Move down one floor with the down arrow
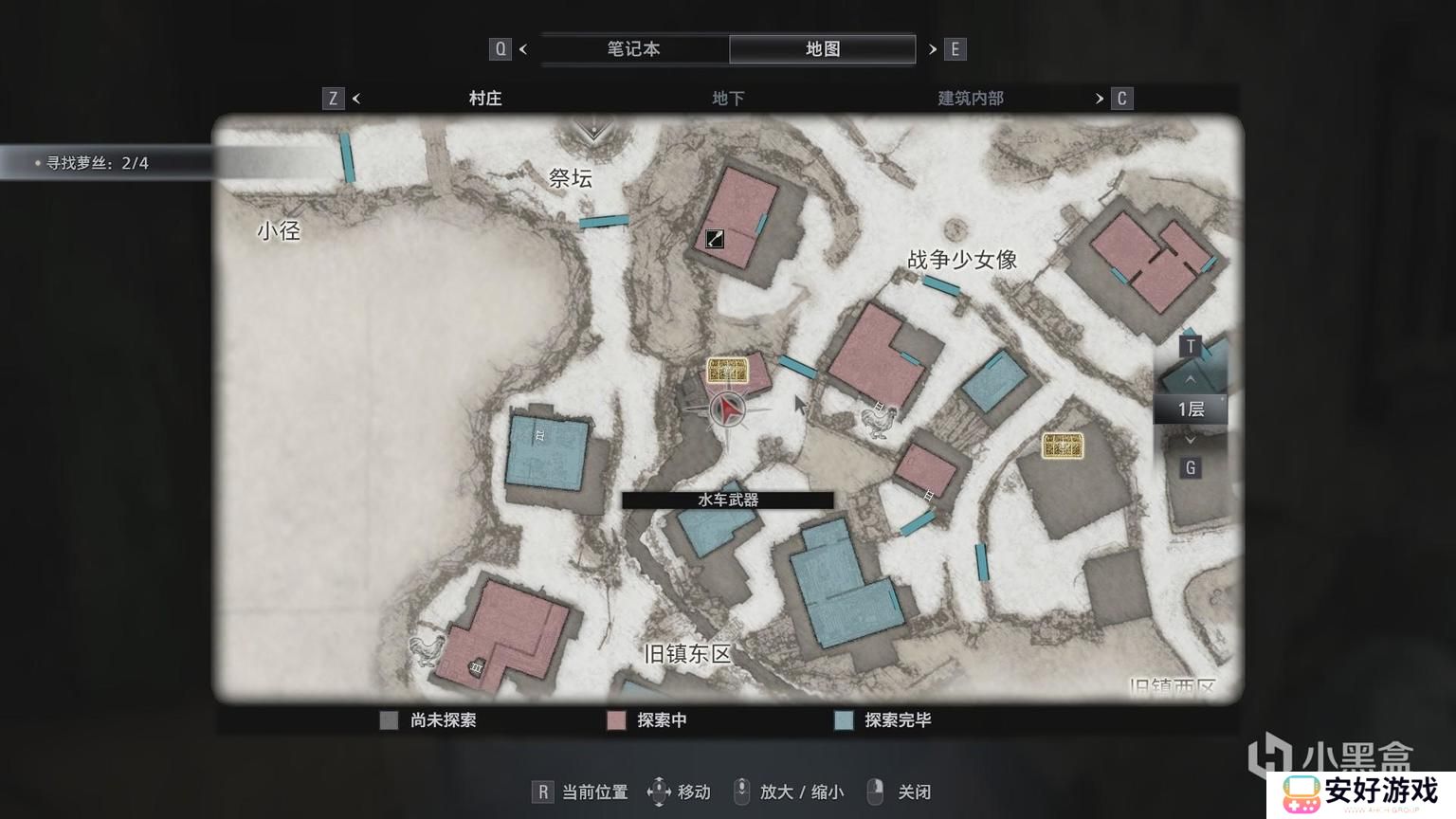 coord(1191,440)
